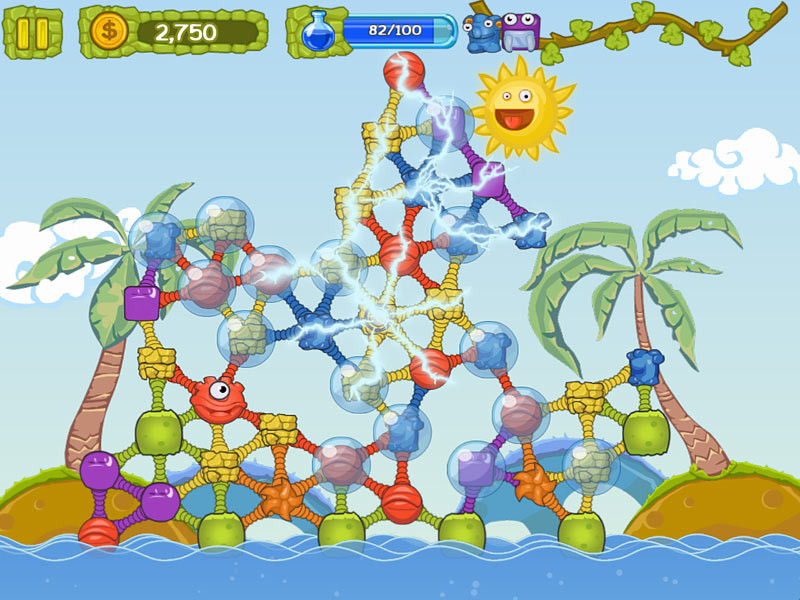Select the purple creature waiting on the vine
The image size is (800, 600).
point(519,30)
